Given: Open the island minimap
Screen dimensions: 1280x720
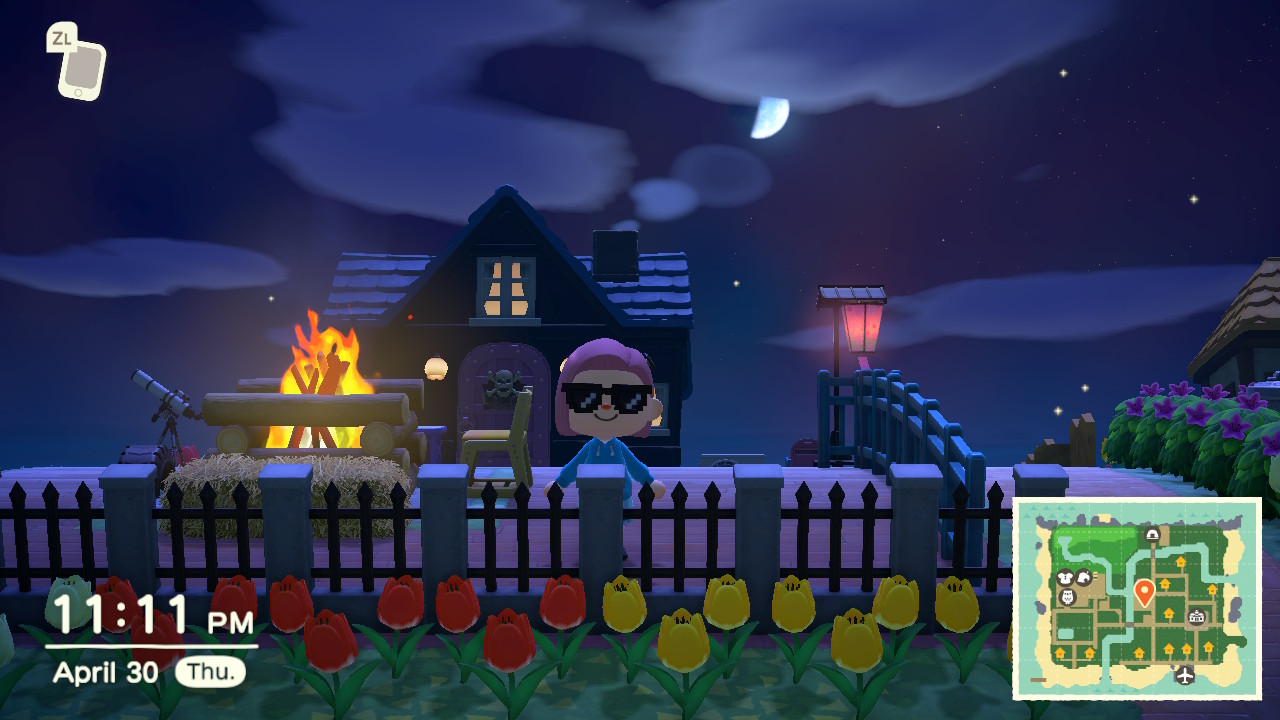Looking at the screenshot, I should tap(1137, 599).
